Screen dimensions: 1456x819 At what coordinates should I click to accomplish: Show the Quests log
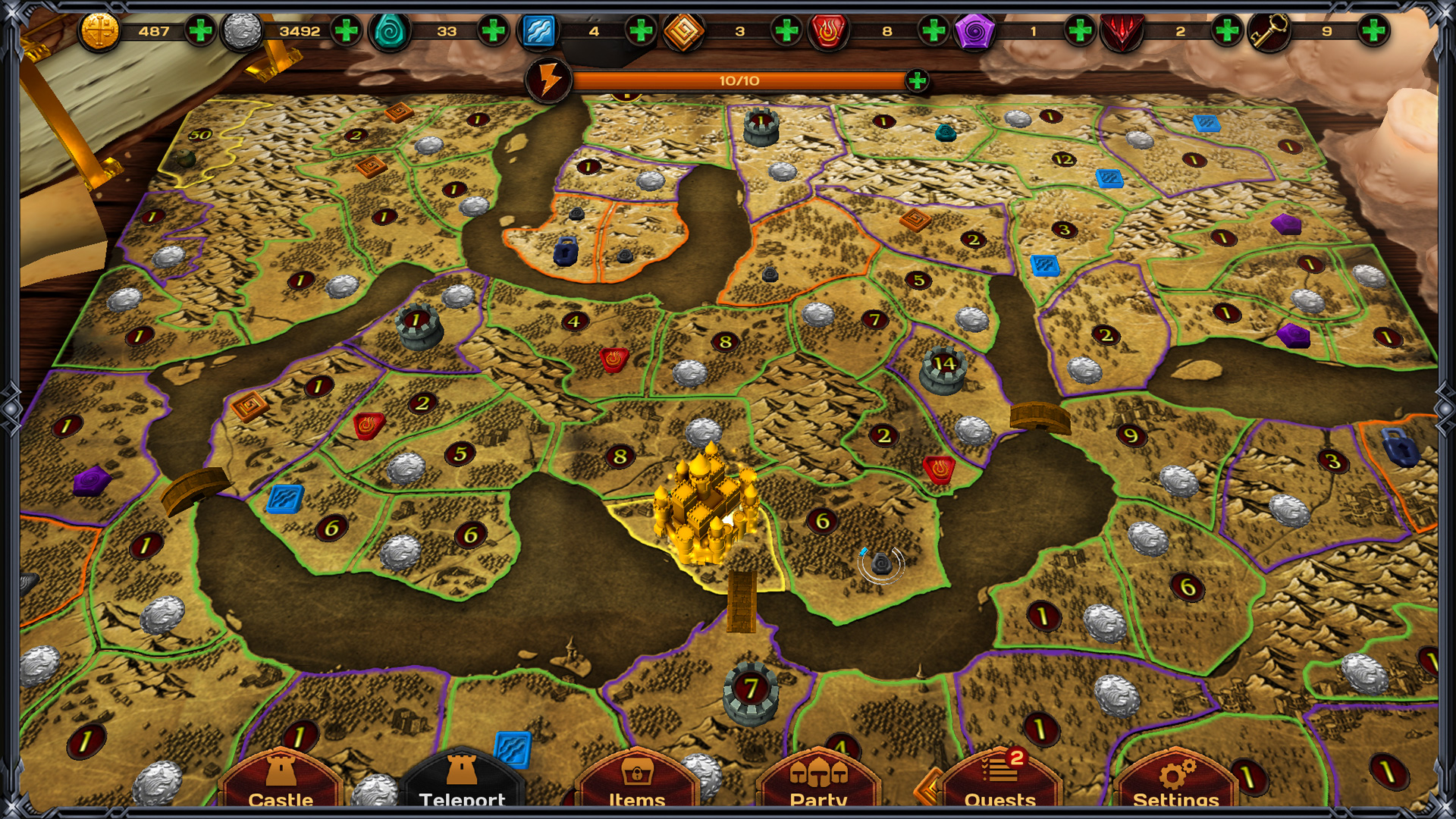[999, 781]
